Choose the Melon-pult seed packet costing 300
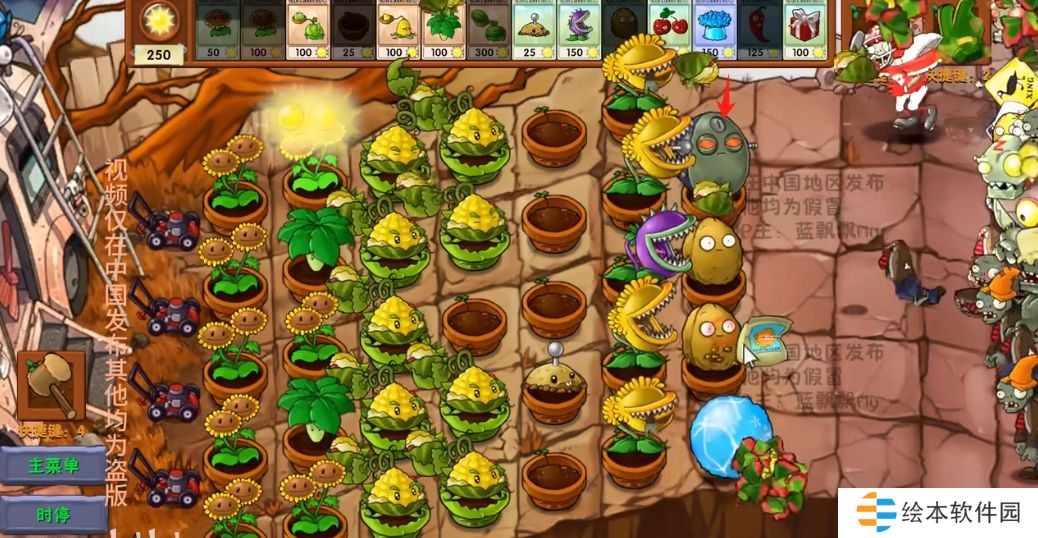 coord(487,31)
